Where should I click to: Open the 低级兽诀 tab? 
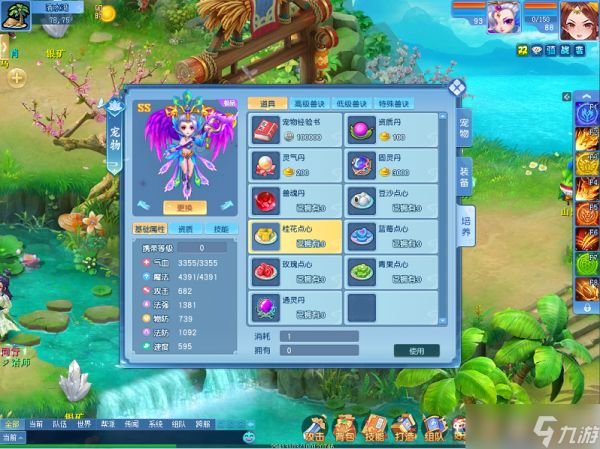pos(352,103)
